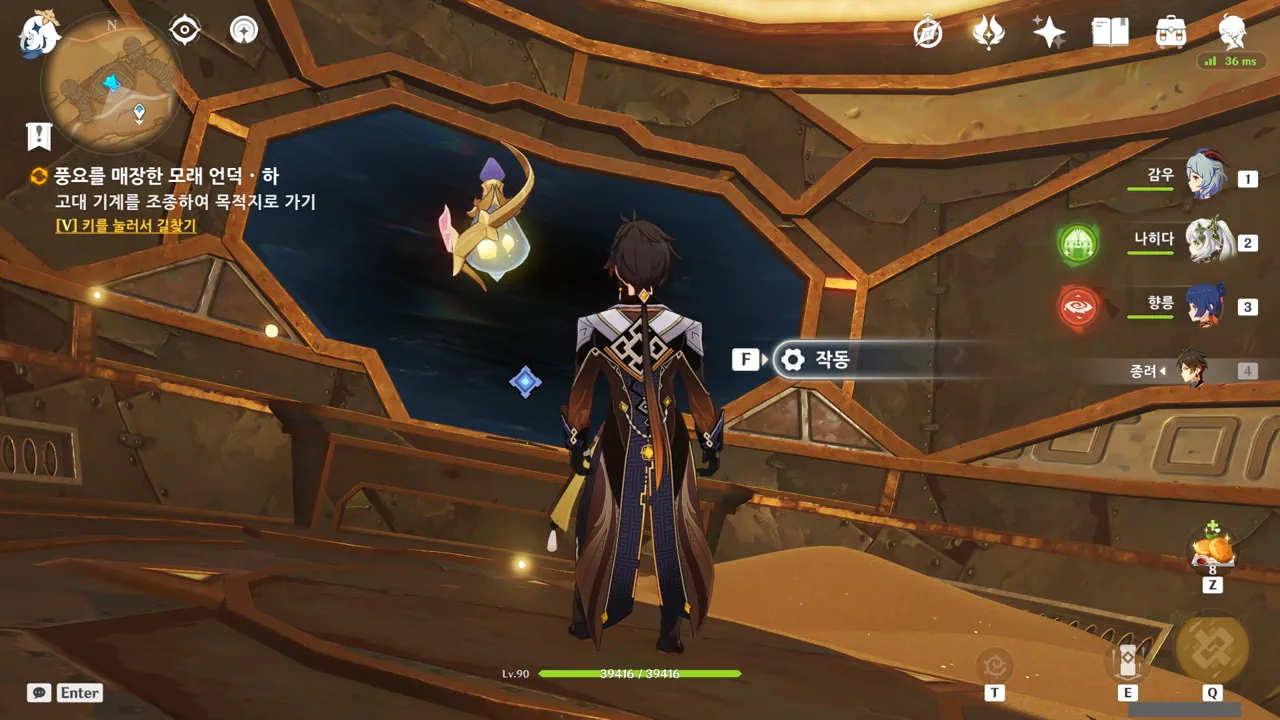1280x720 pixels.
Task: Click the multiplayer co-op icon beside minimap
Action: coord(243,31)
